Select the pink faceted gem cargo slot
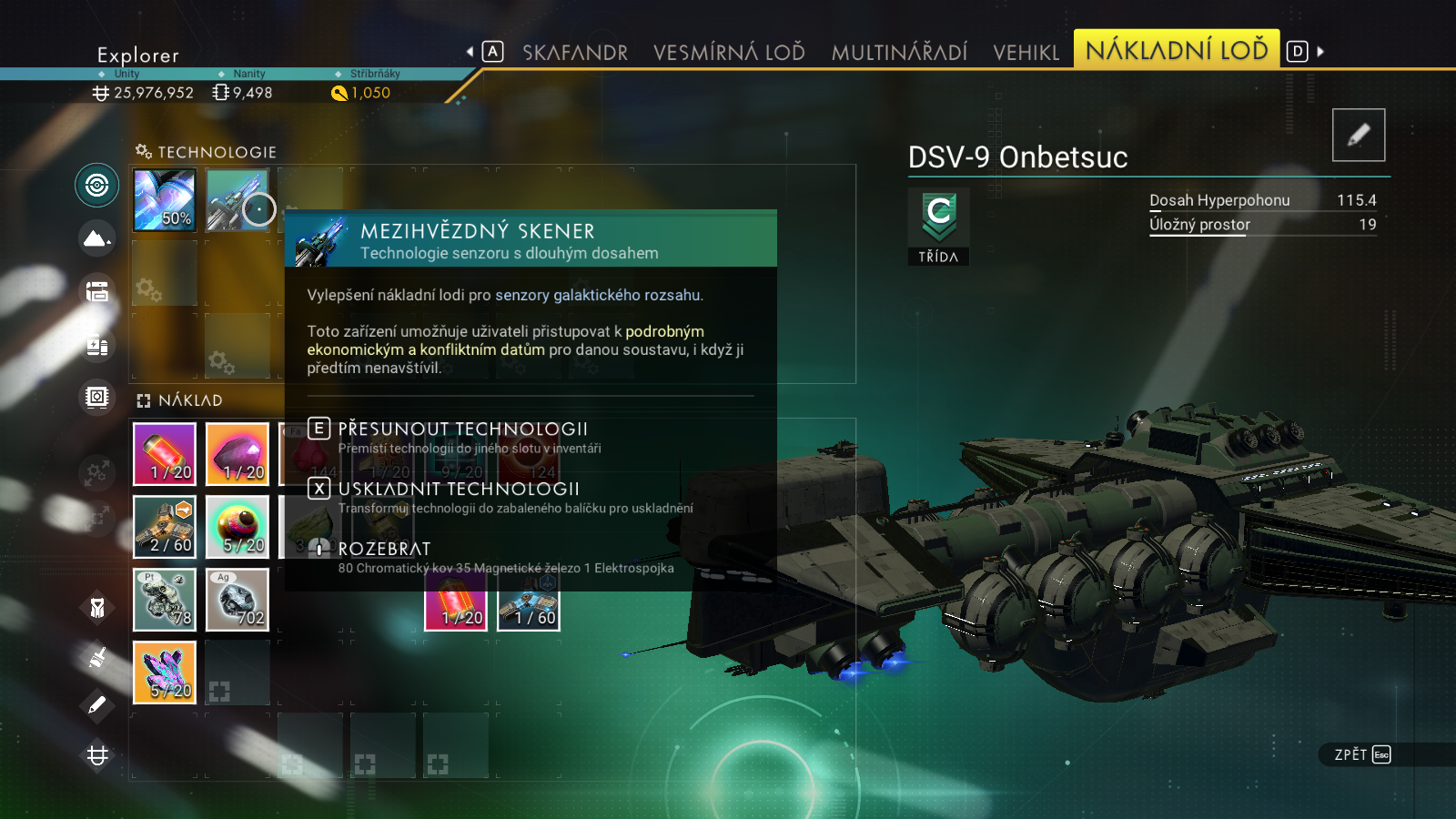 (x=238, y=454)
